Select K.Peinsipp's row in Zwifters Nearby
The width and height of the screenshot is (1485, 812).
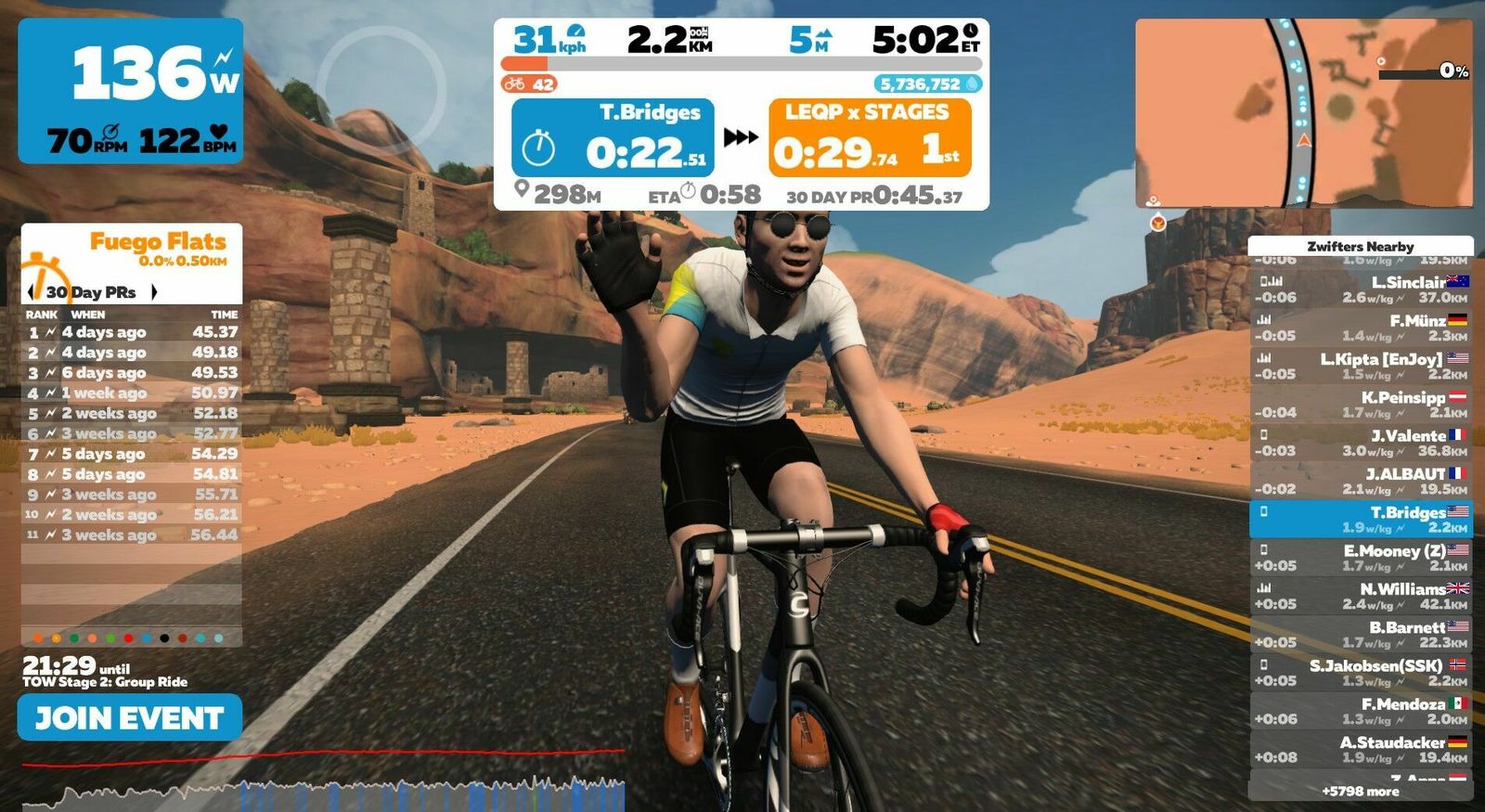tap(1360, 405)
